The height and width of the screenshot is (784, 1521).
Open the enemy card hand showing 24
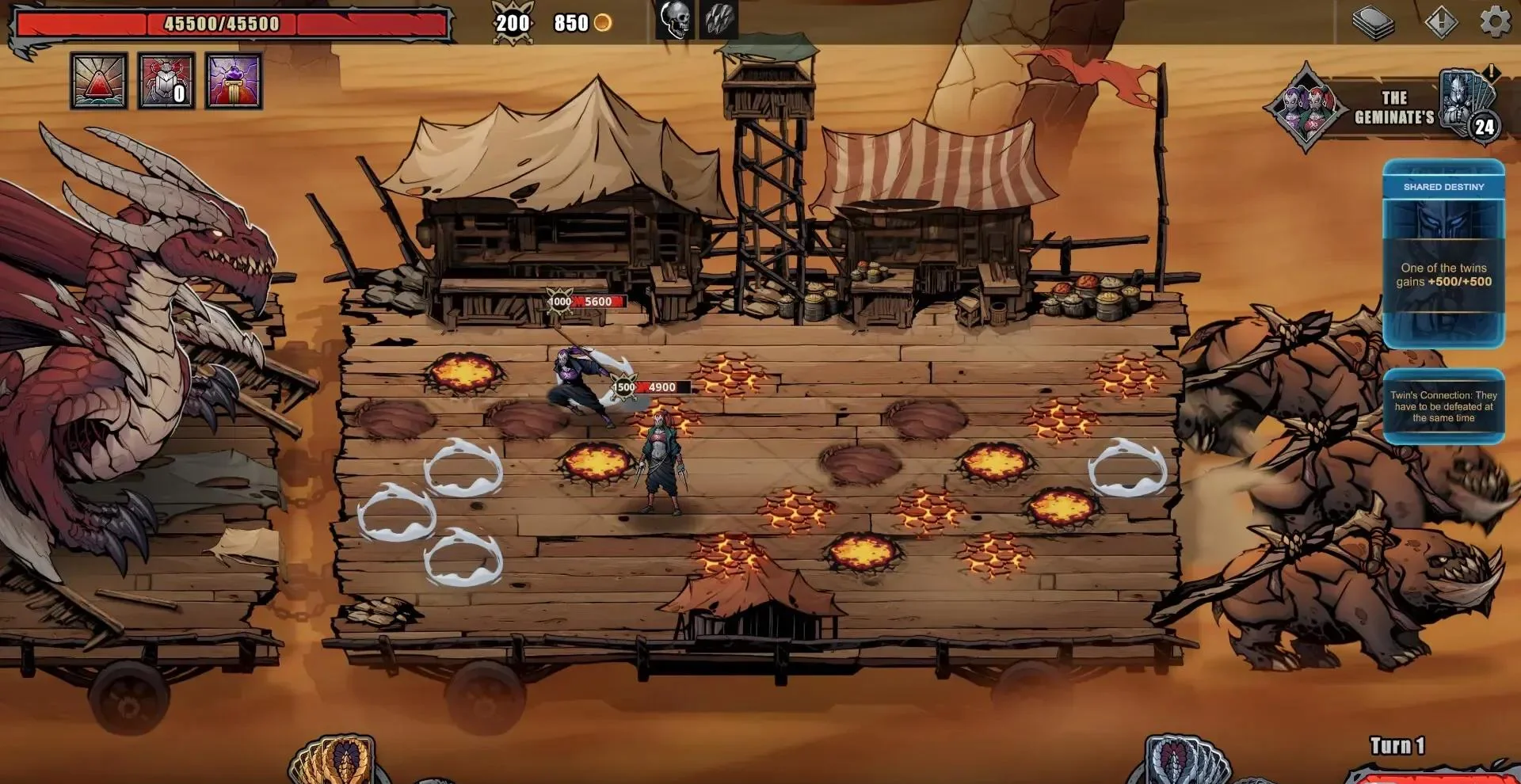(1466, 107)
